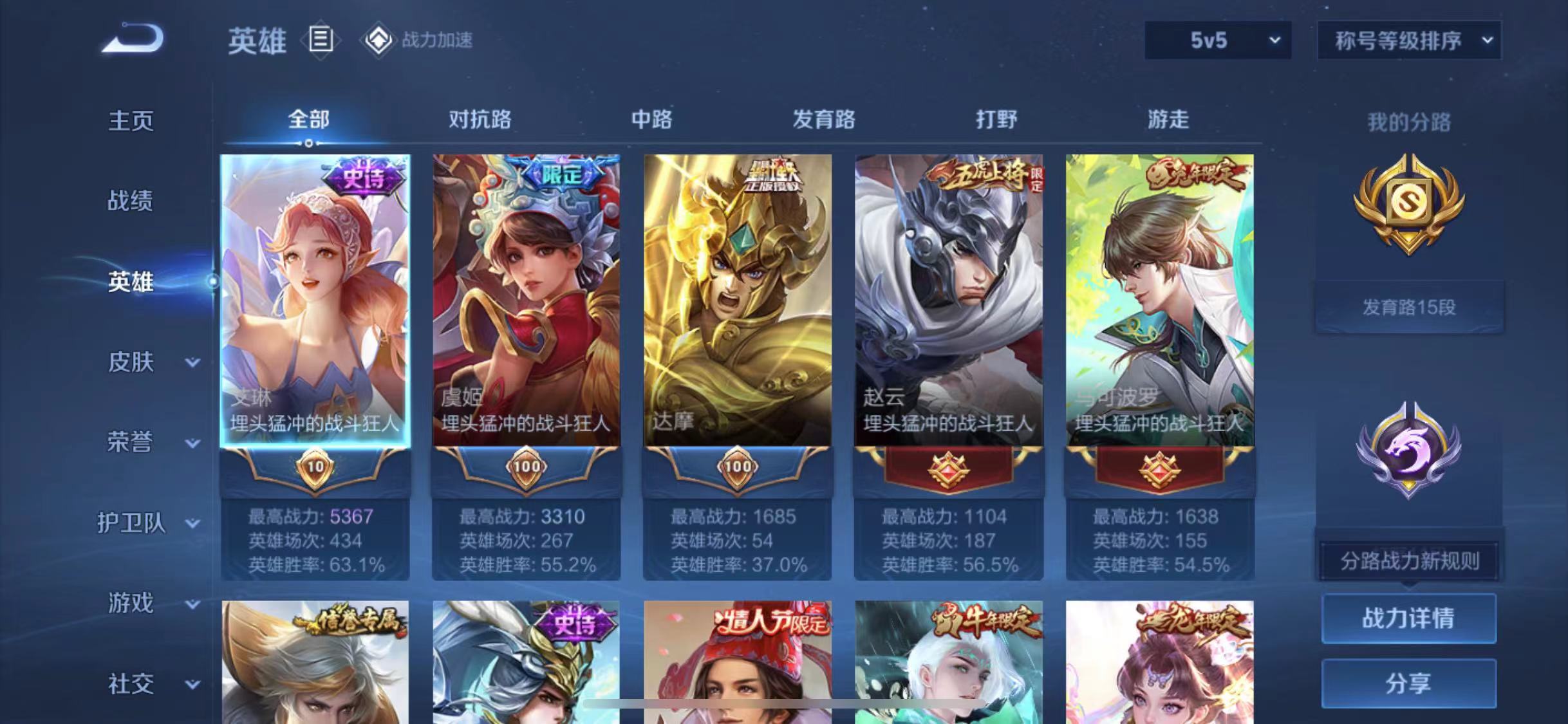Viewport: 1568px width, 724px height.
Task: Click the 分享 button
Action: pyautogui.click(x=1410, y=683)
